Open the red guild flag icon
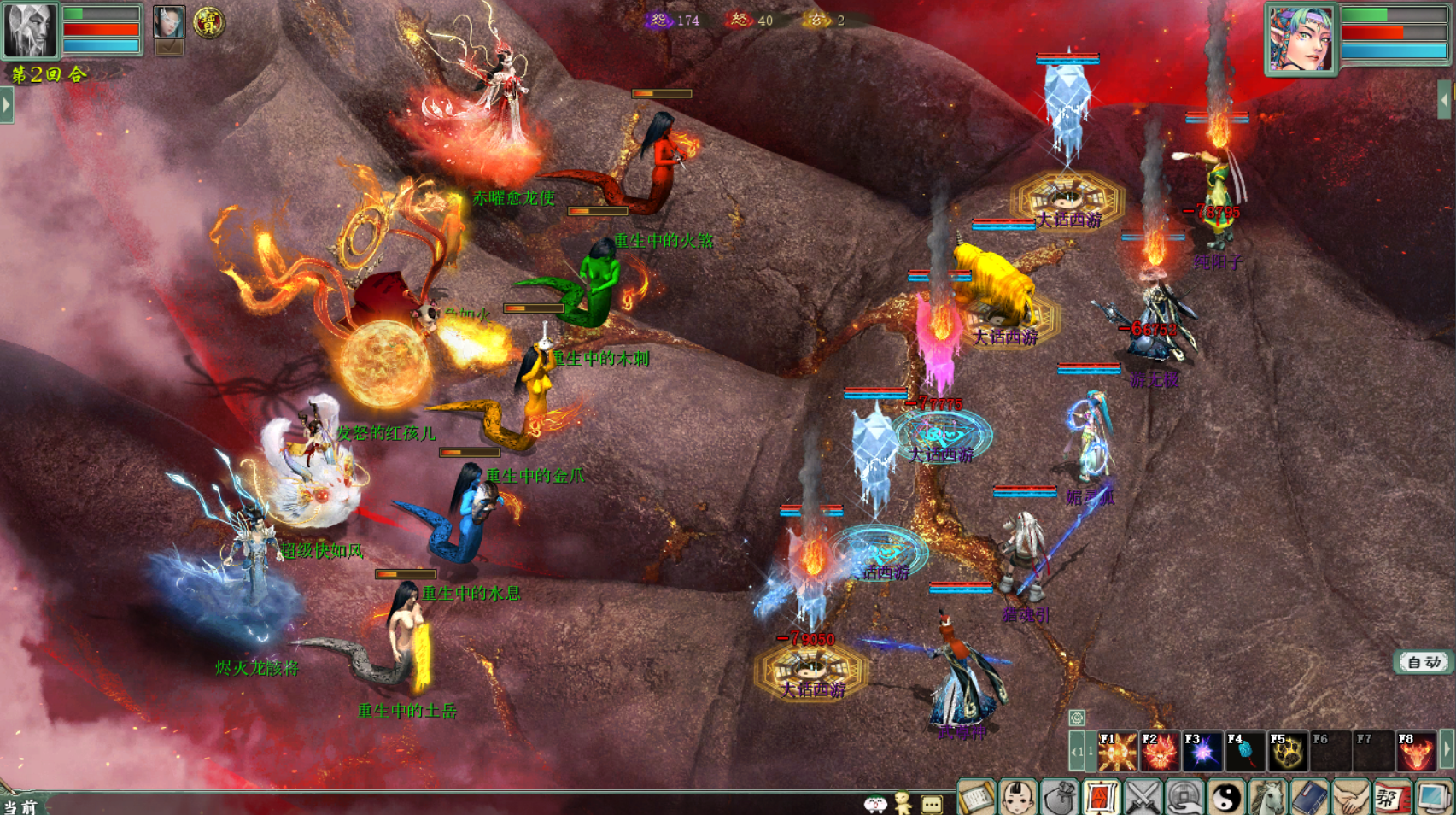Screen dimensions: 1456x815 pos(1392,799)
